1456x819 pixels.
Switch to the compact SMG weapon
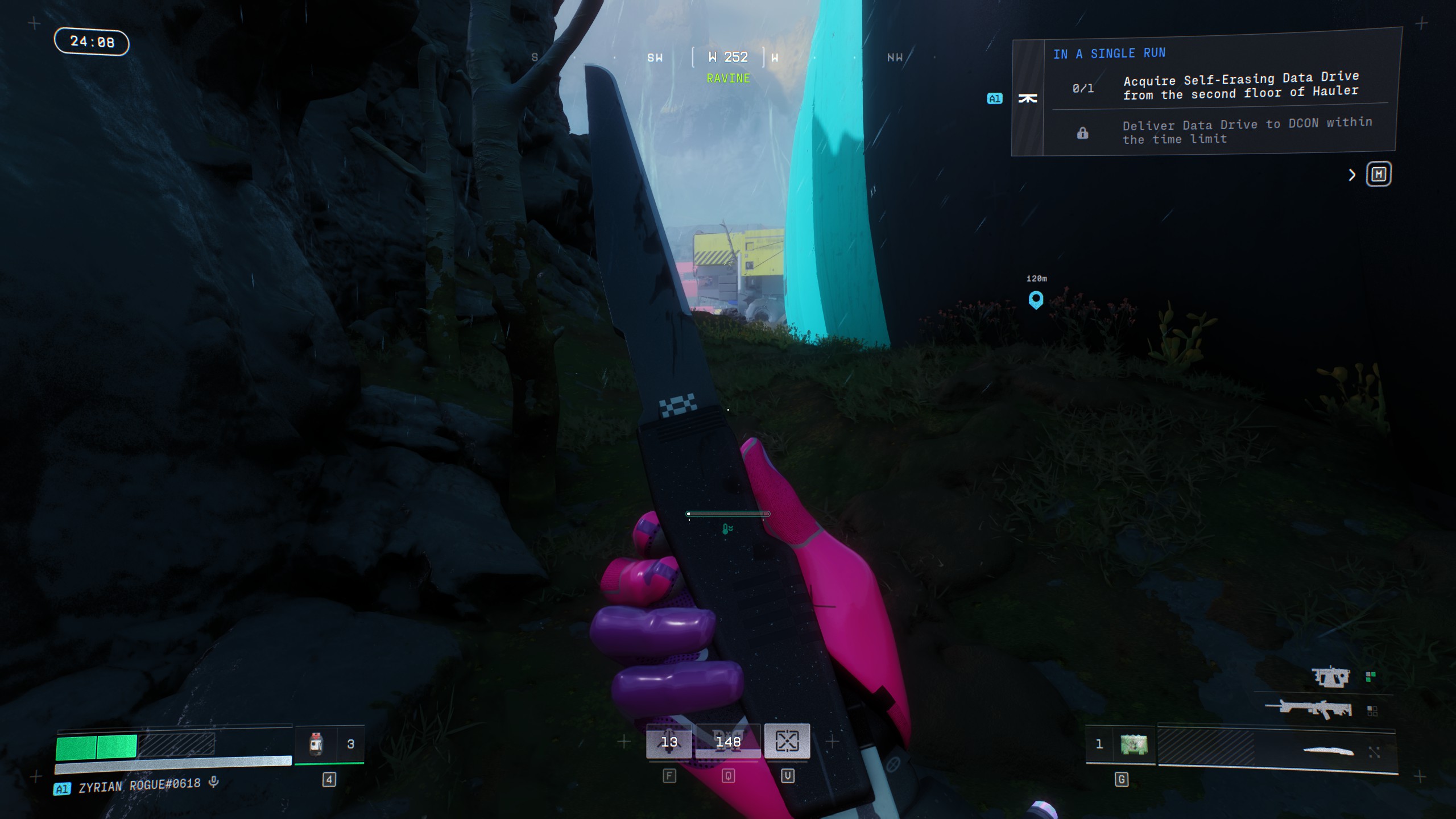point(1331,677)
